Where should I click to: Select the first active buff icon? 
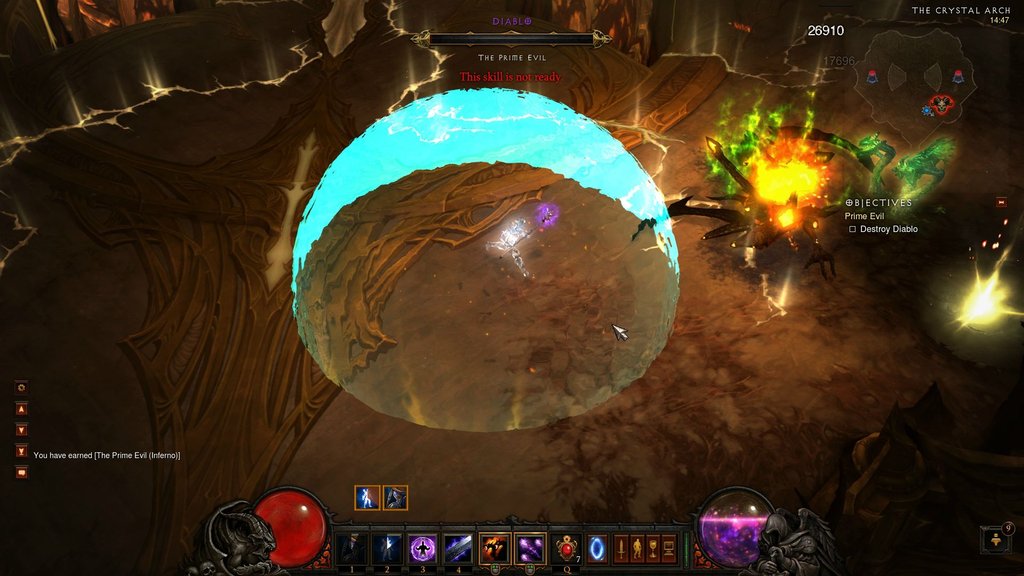tap(367, 497)
